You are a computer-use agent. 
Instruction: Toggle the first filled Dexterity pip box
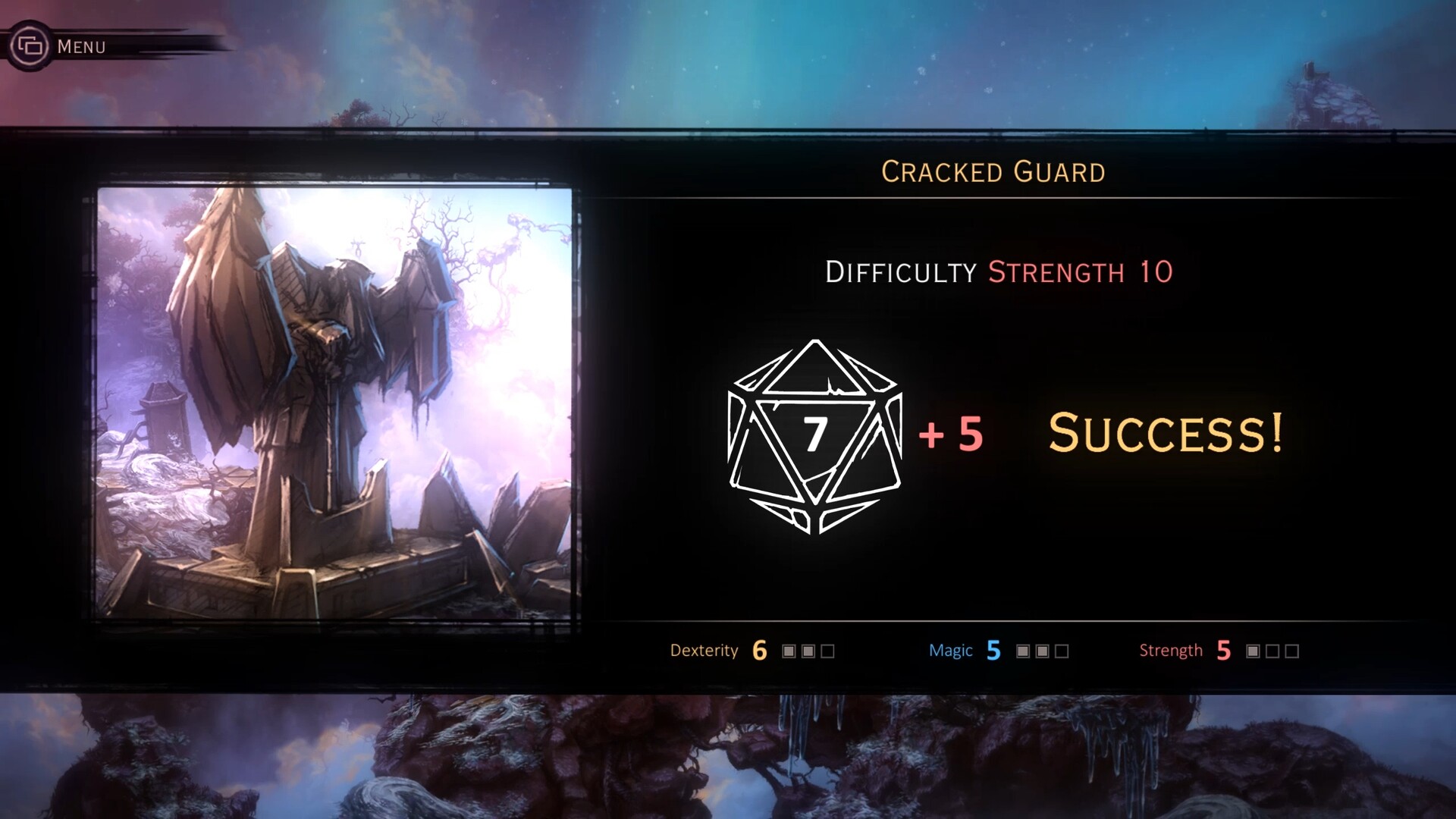pyautogui.click(x=788, y=651)
